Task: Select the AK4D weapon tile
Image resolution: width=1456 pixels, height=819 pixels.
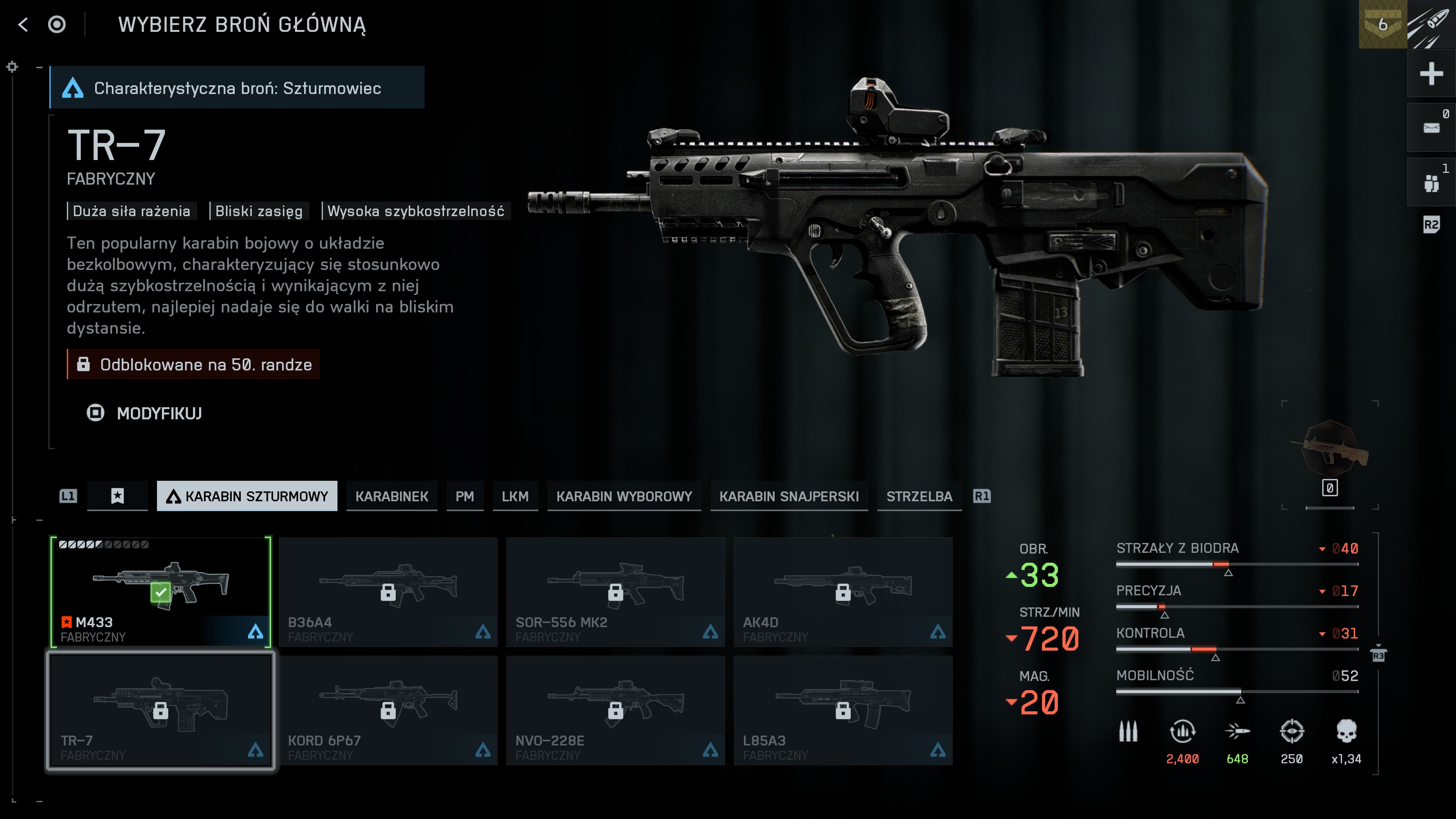Action: click(x=842, y=591)
